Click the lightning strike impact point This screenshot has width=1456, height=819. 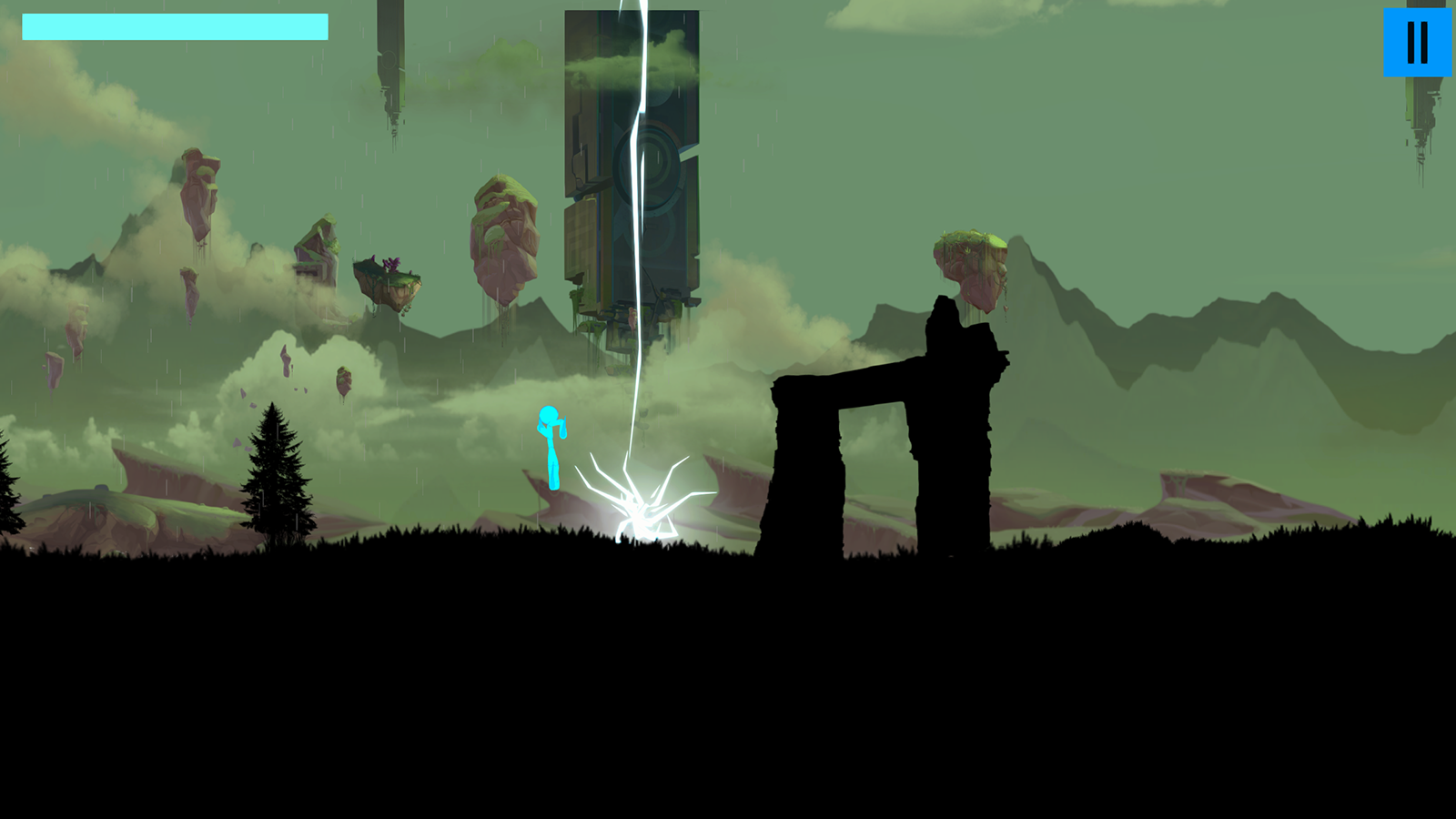click(x=642, y=514)
